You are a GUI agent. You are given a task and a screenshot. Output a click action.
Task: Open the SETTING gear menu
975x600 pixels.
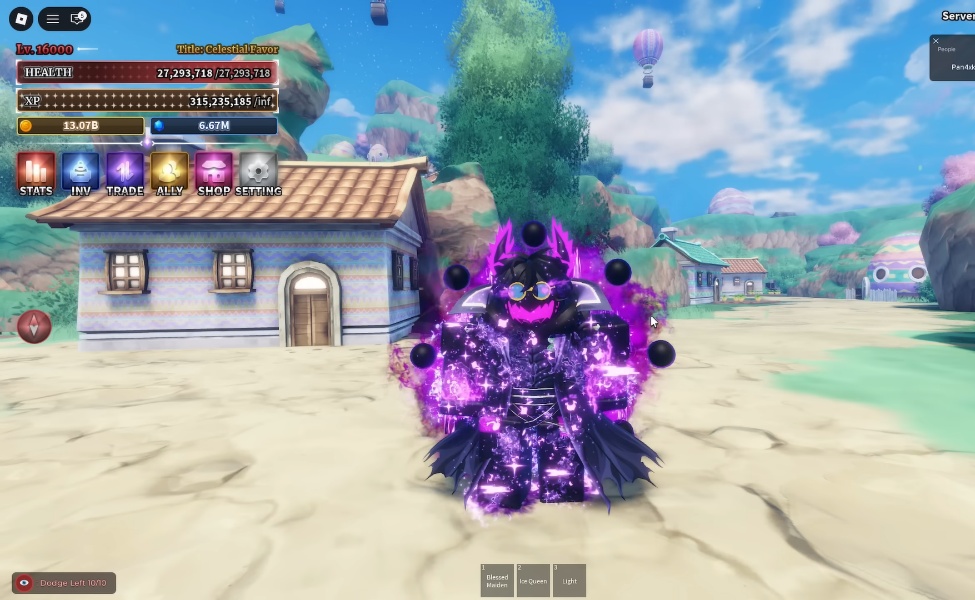[x=258, y=173]
